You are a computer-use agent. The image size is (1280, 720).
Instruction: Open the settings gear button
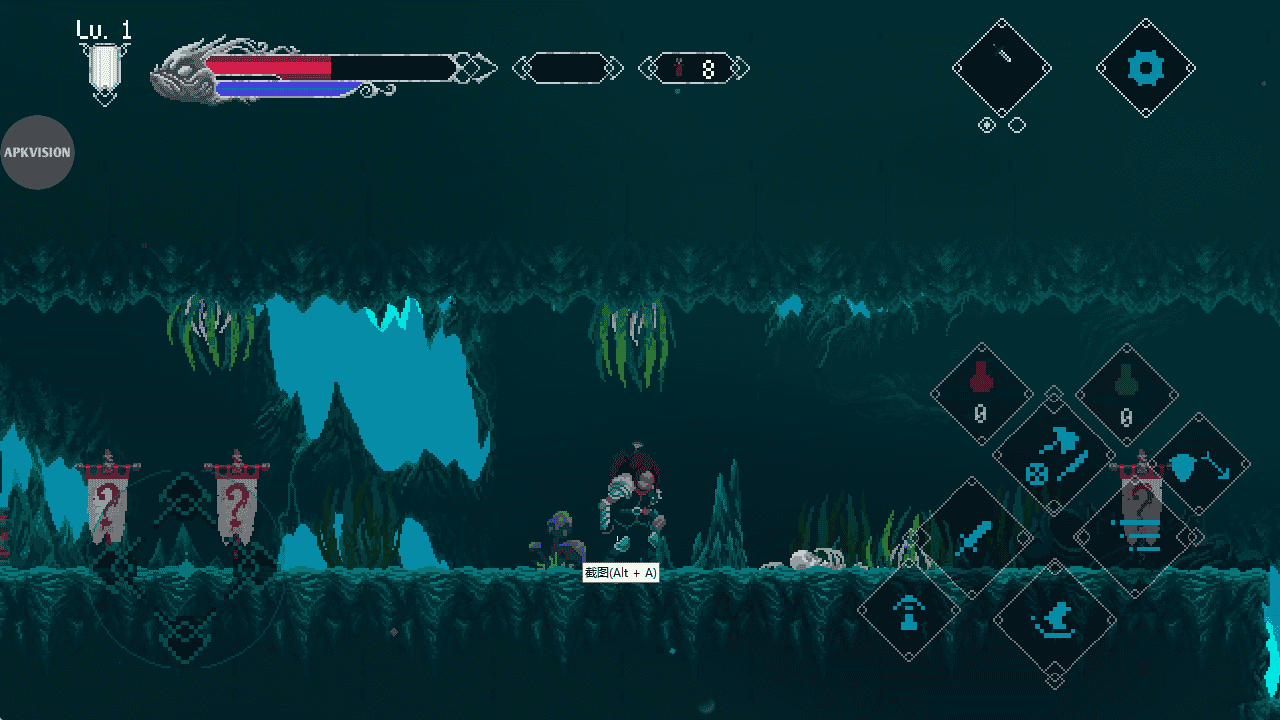(1145, 67)
